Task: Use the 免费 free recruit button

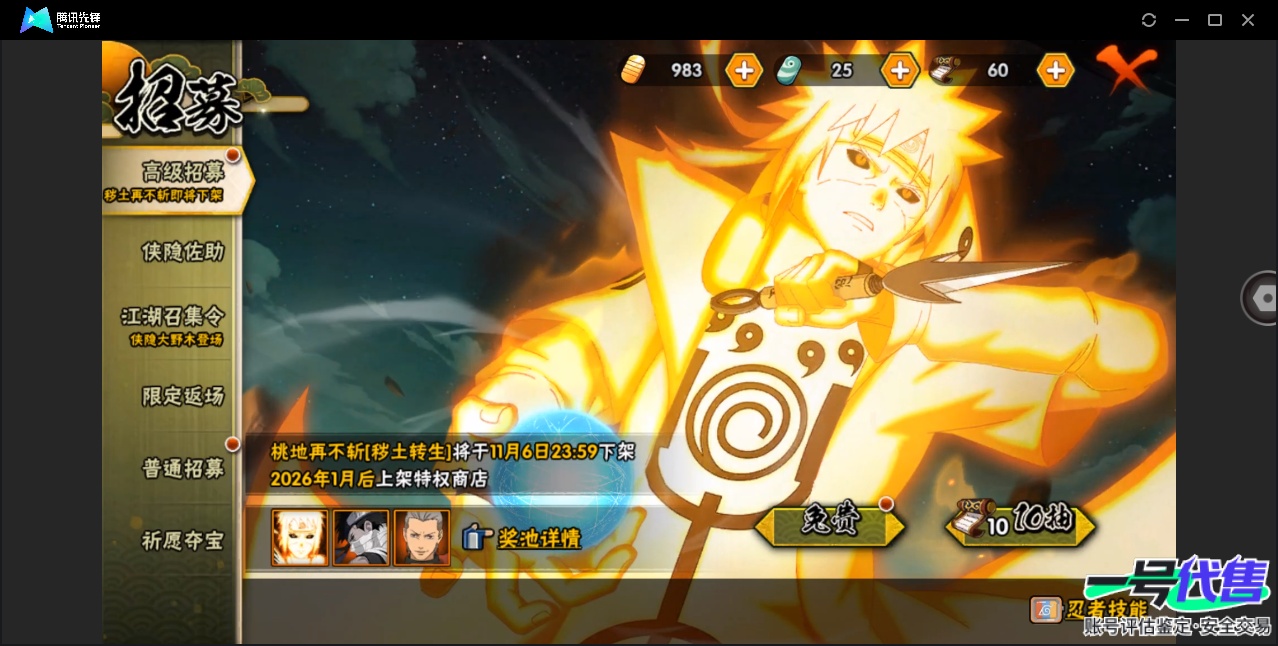Action: click(830, 523)
